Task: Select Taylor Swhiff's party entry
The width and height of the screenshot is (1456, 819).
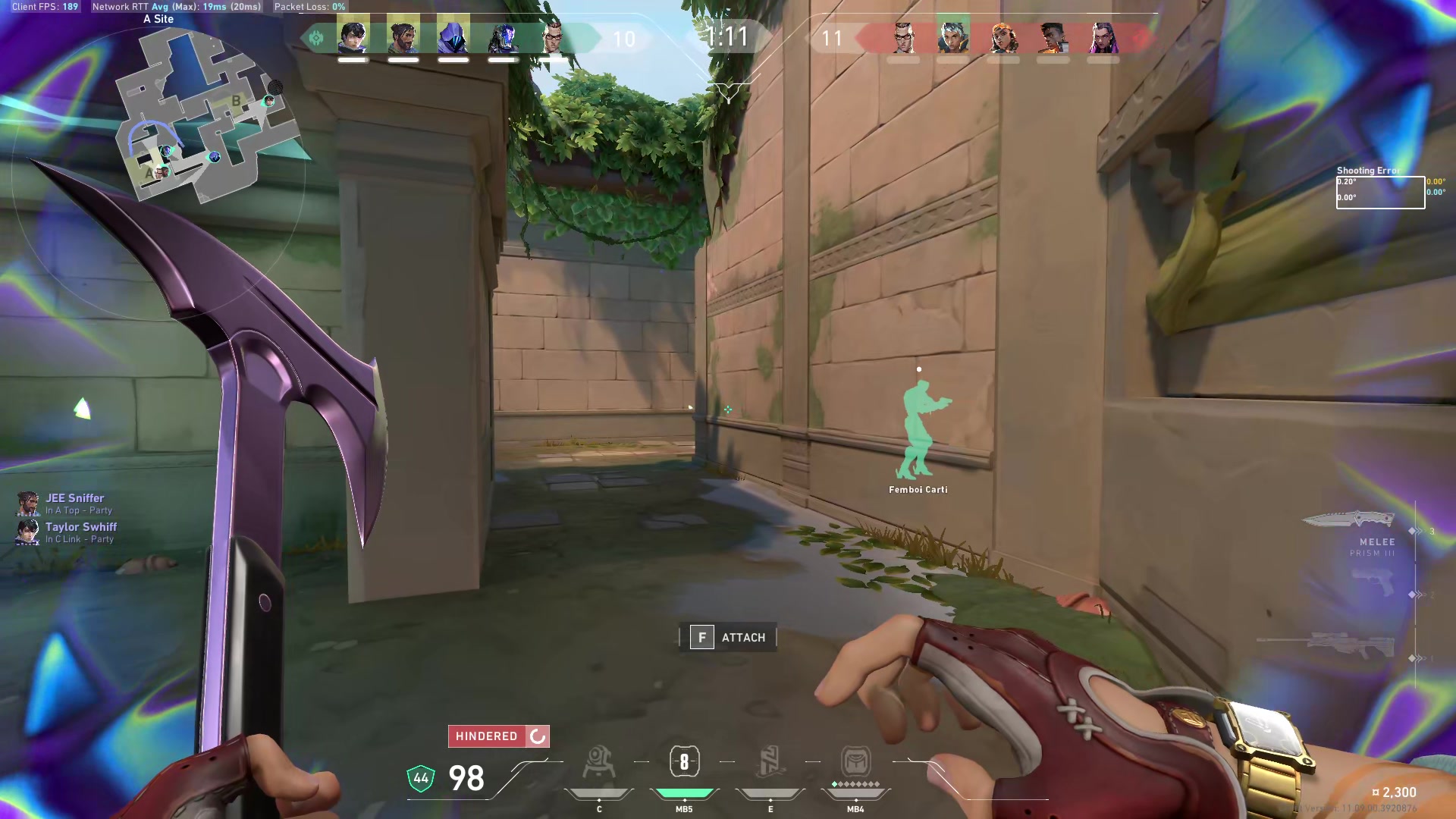Action: (80, 528)
